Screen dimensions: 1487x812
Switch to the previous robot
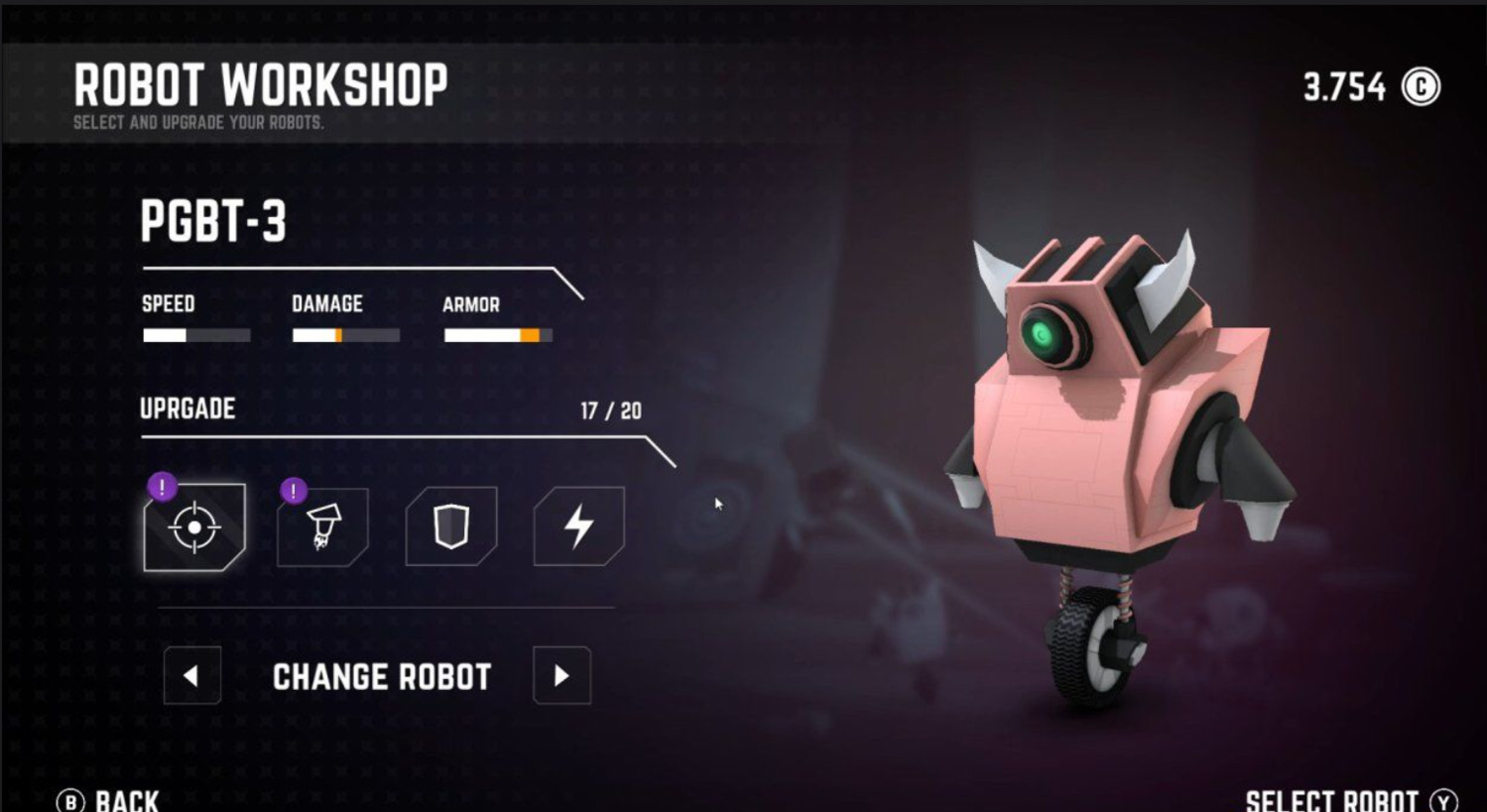pyautogui.click(x=192, y=676)
